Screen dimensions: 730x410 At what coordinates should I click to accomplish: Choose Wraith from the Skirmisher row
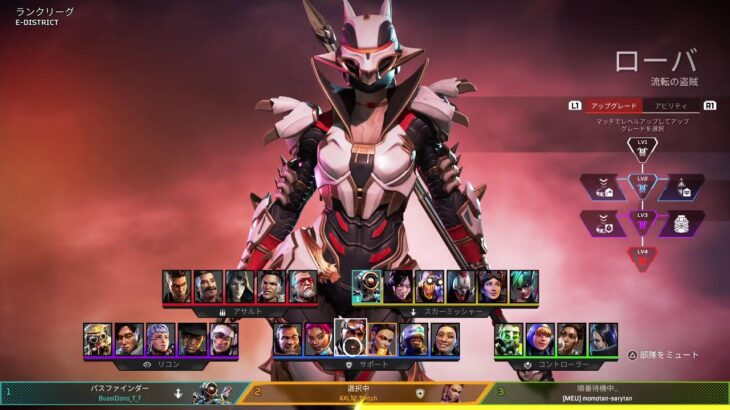tap(398, 287)
